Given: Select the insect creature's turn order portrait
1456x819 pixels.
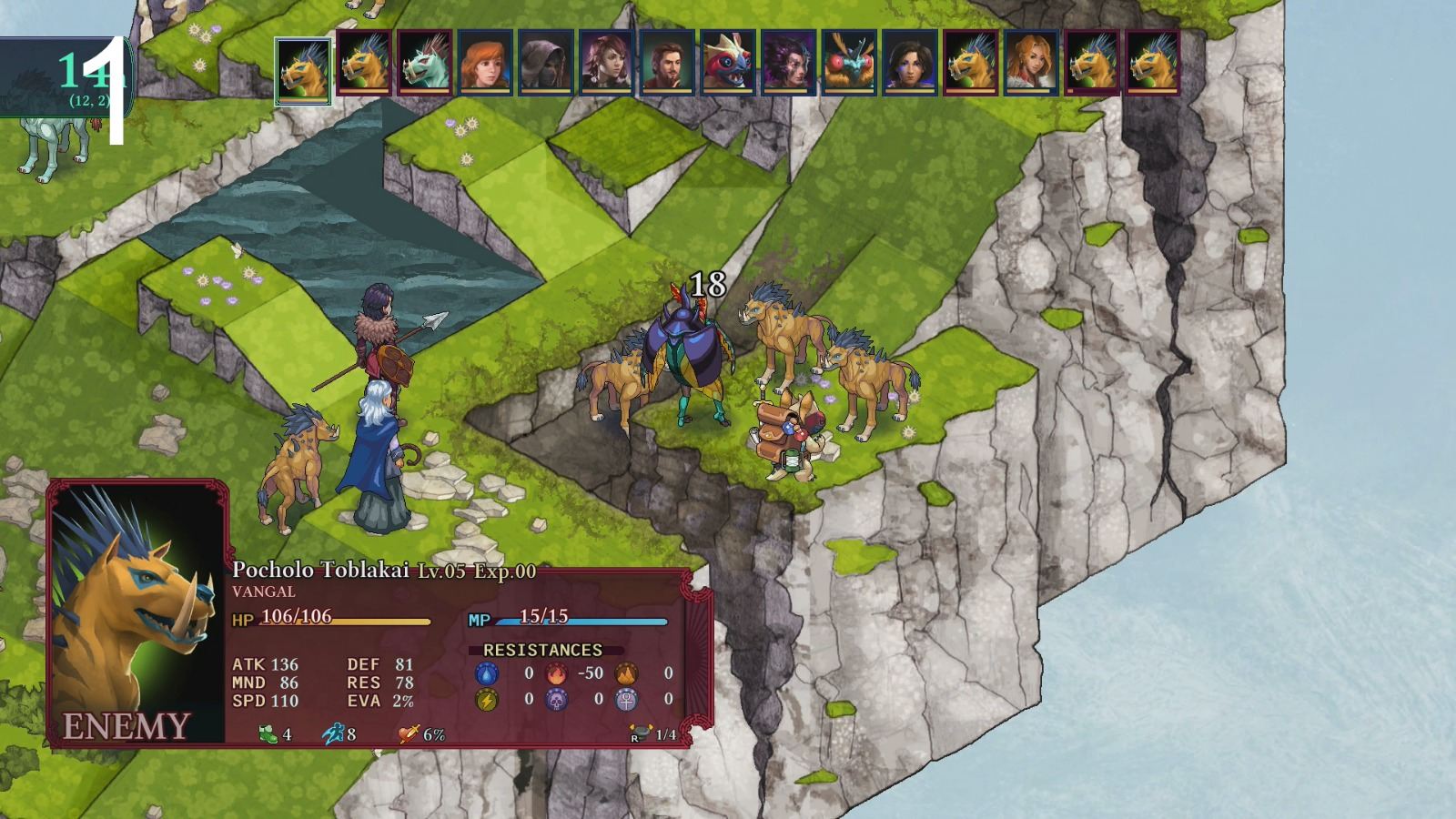Looking at the screenshot, I should coord(847,64).
